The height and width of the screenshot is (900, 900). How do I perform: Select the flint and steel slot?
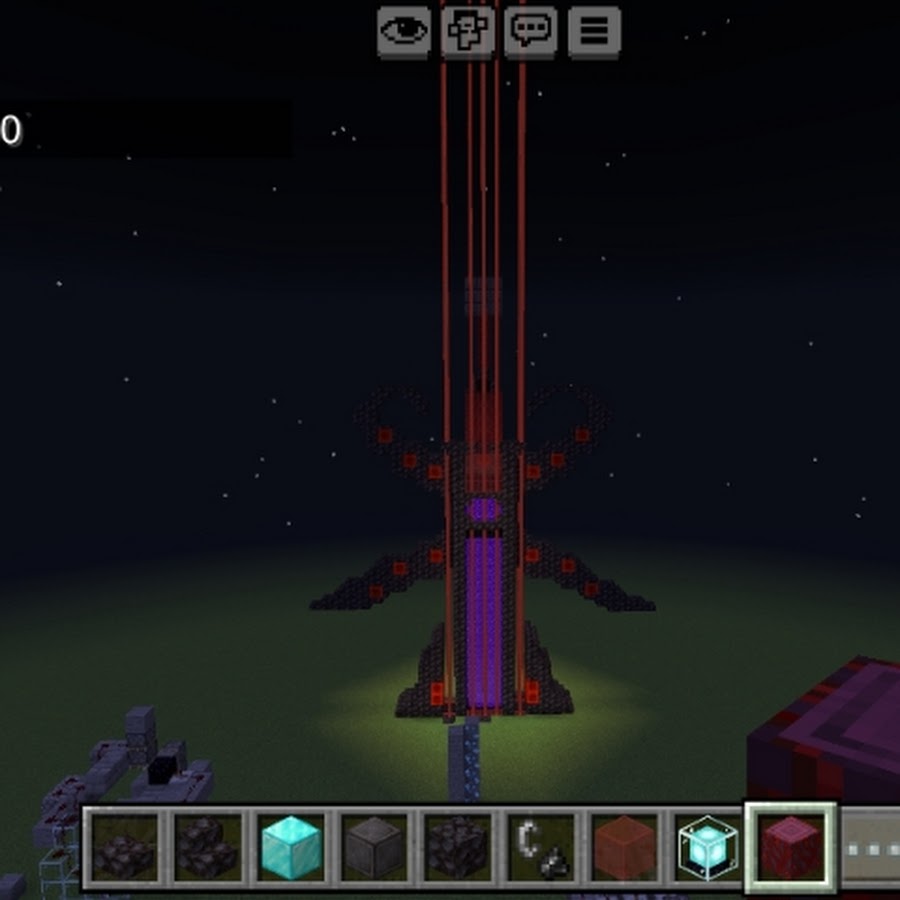pos(541,848)
